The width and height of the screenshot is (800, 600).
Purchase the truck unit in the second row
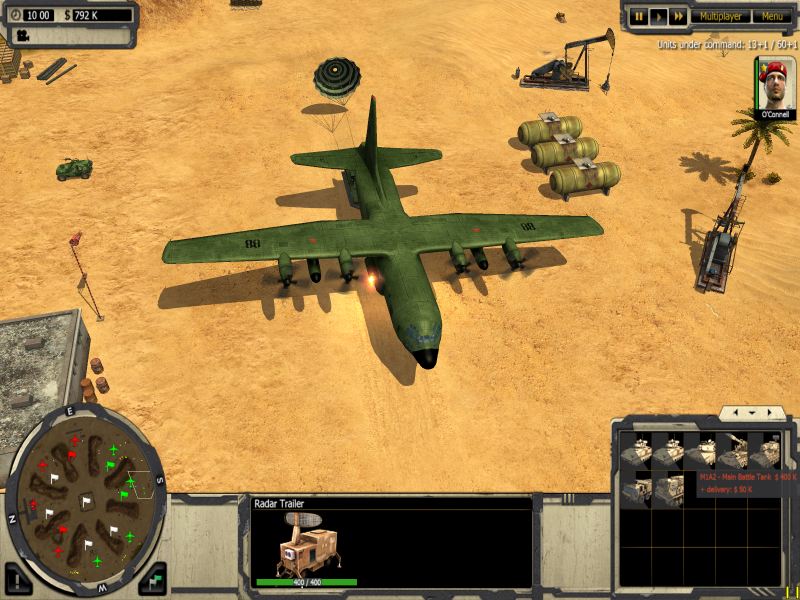pos(638,490)
